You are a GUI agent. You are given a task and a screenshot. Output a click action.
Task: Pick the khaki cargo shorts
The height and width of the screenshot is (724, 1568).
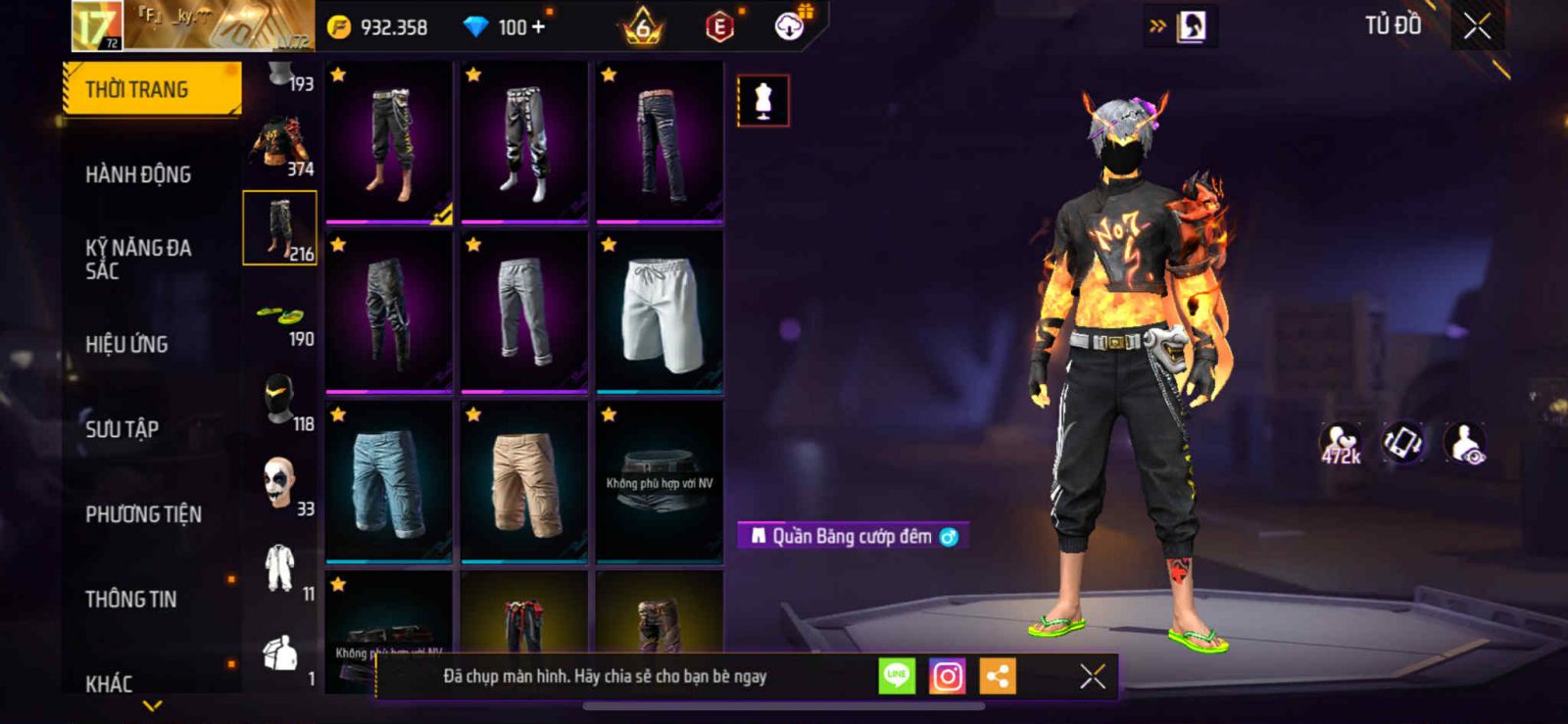[x=524, y=482]
